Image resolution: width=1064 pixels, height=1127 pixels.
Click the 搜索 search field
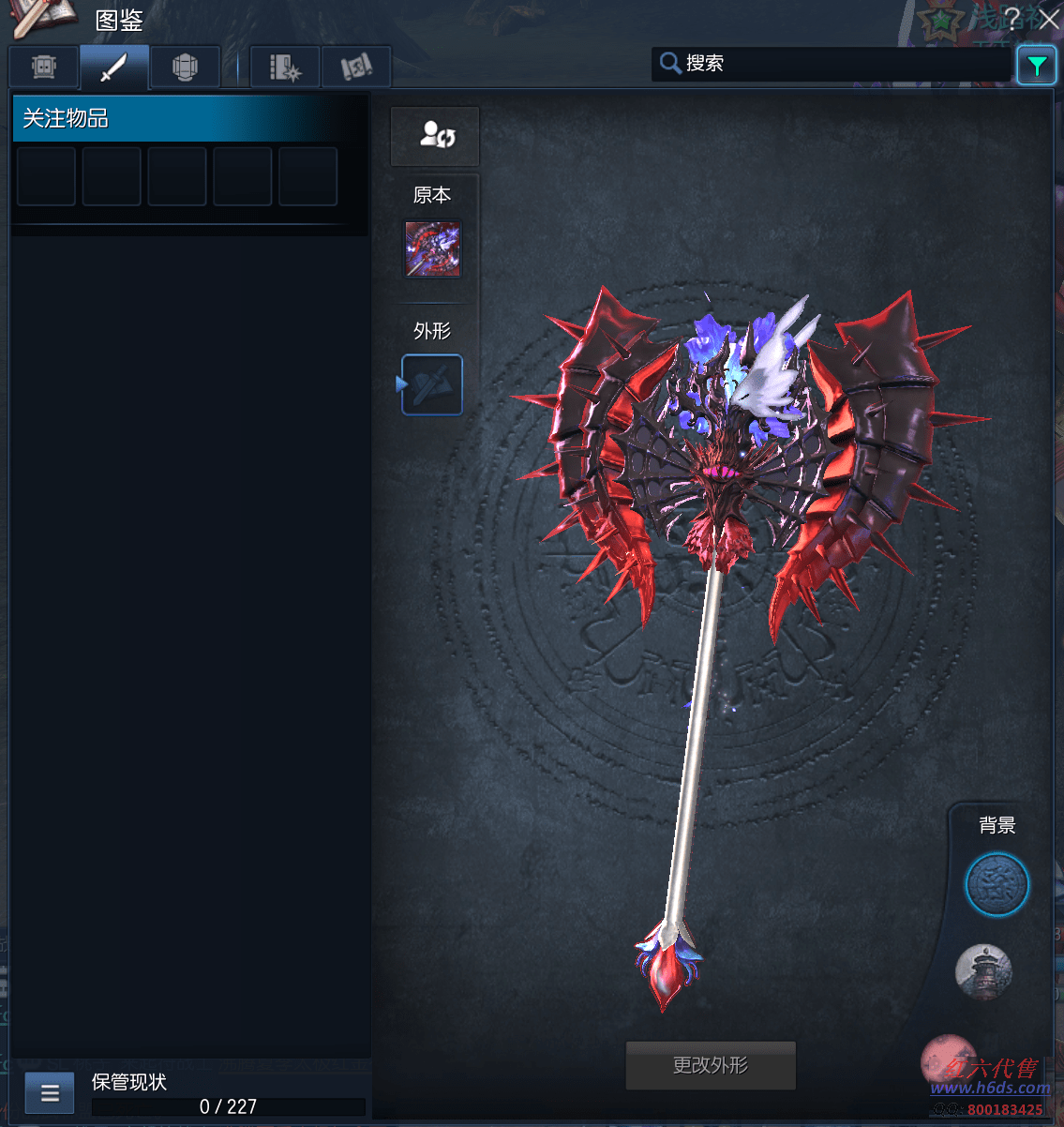coord(834,64)
